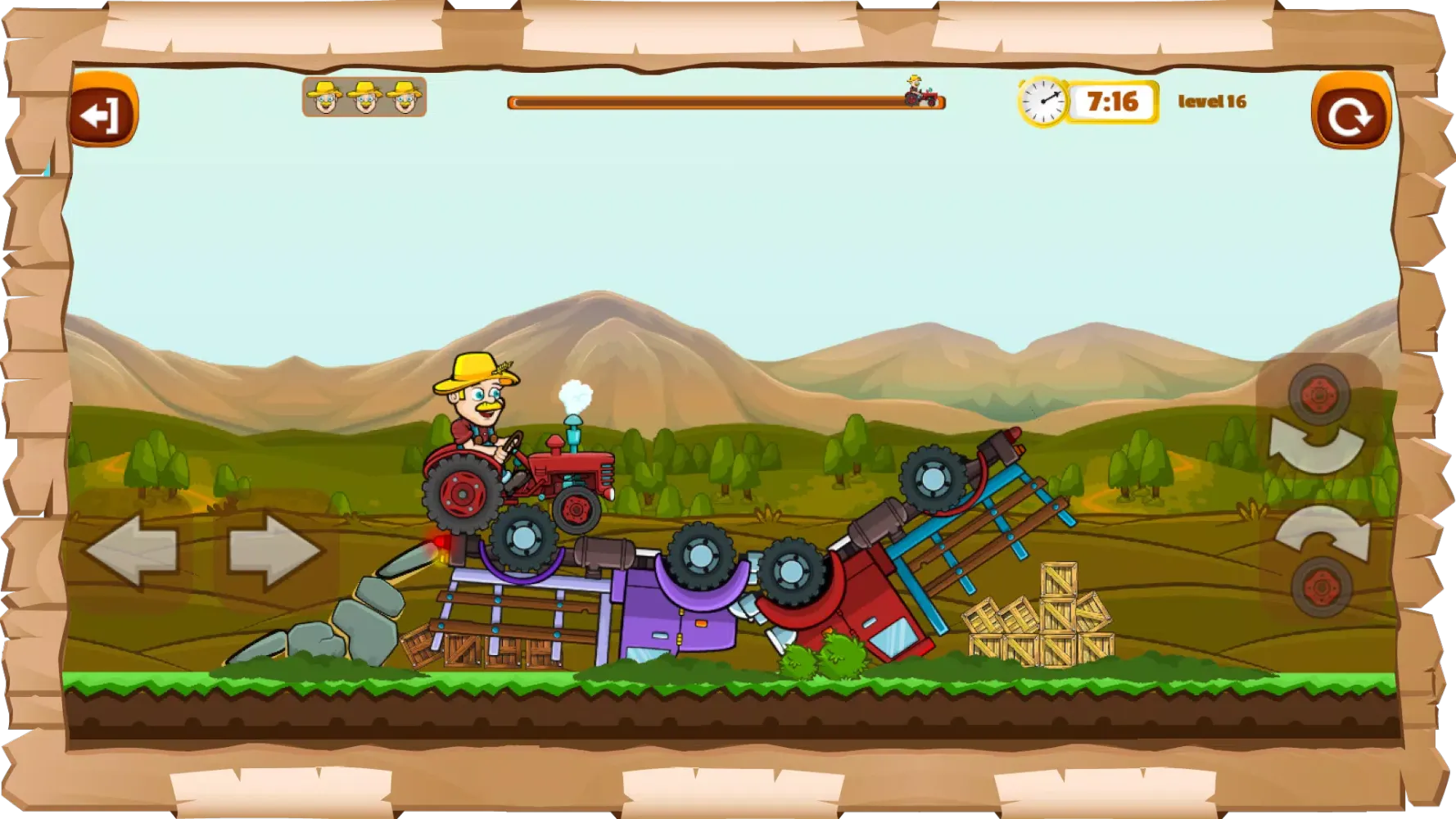
Task: Tap the right arrow drive control
Action: [x=274, y=550]
